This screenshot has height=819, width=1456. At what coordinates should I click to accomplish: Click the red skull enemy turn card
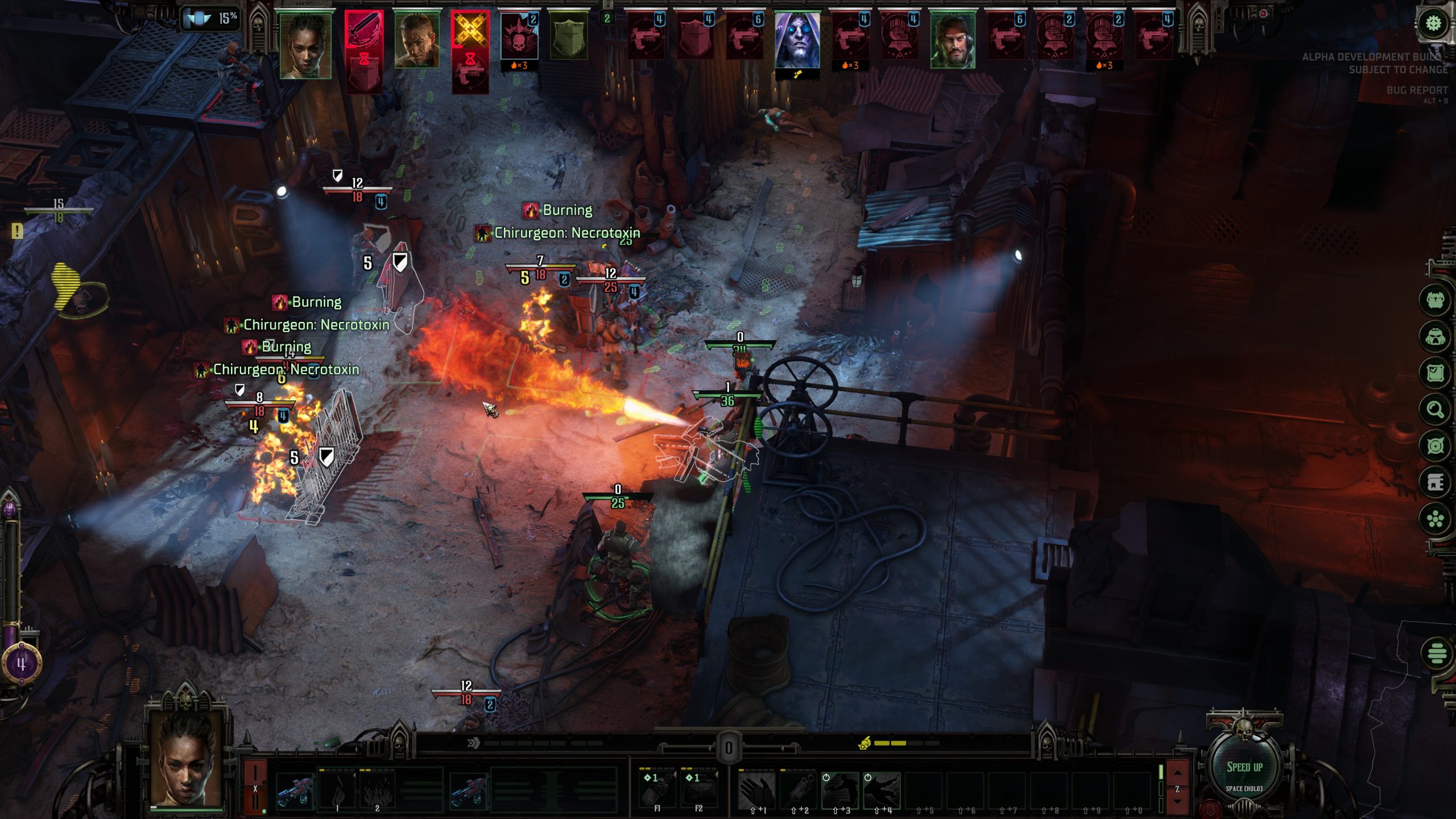[x=519, y=35]
